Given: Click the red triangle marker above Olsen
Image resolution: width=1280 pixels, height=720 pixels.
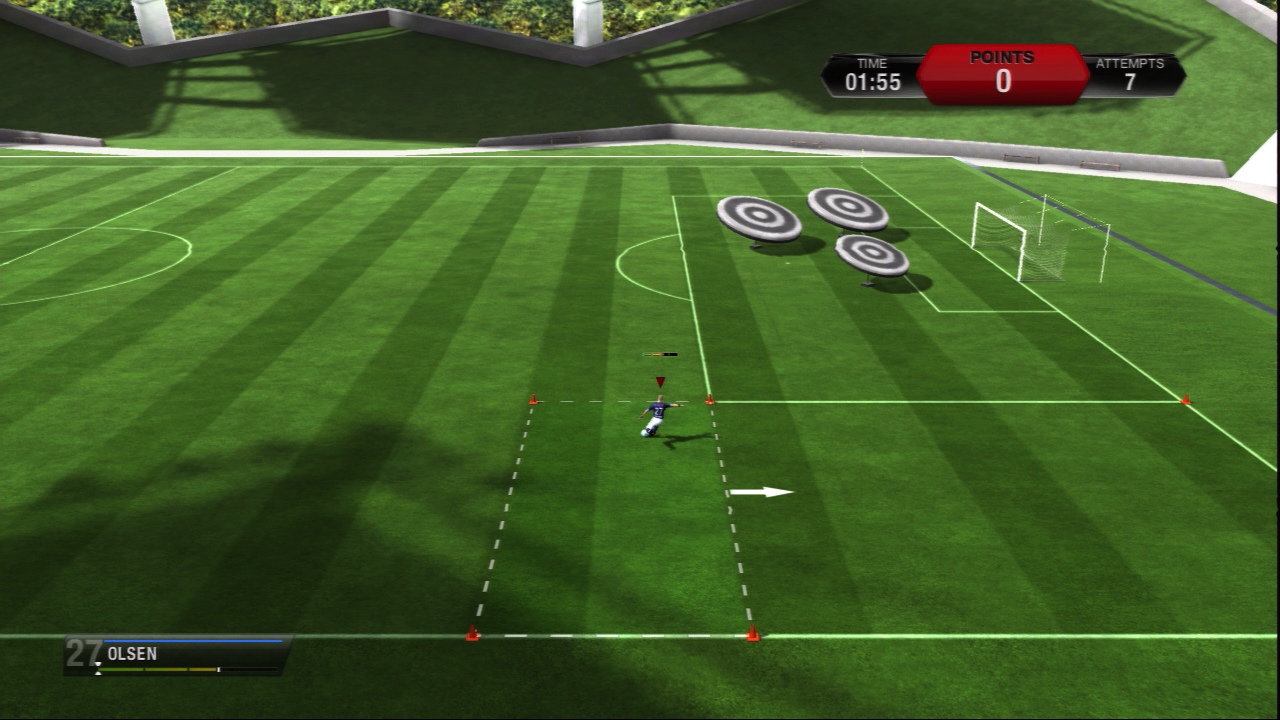Looking at the screenshot, I should (660, 380).
